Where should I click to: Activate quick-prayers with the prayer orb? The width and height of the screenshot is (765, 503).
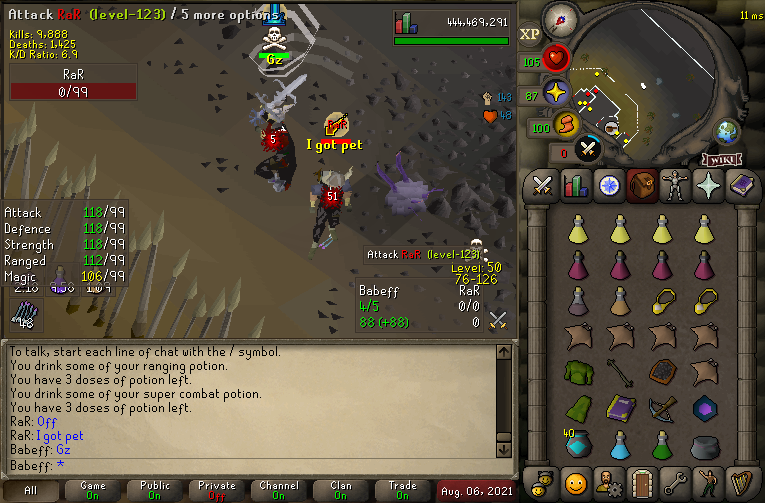(556, 94)
